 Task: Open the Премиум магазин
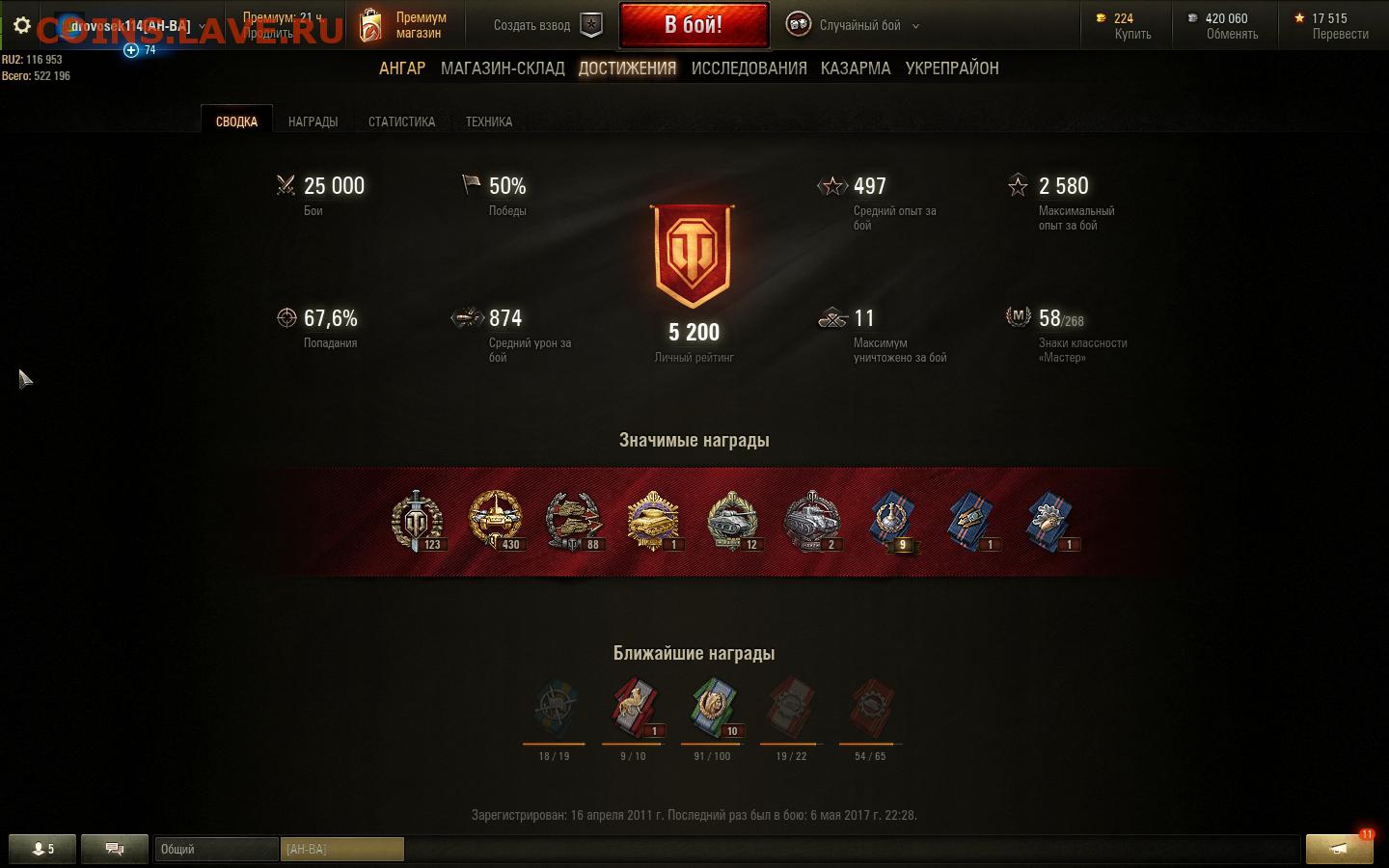[x=403, y=25]
